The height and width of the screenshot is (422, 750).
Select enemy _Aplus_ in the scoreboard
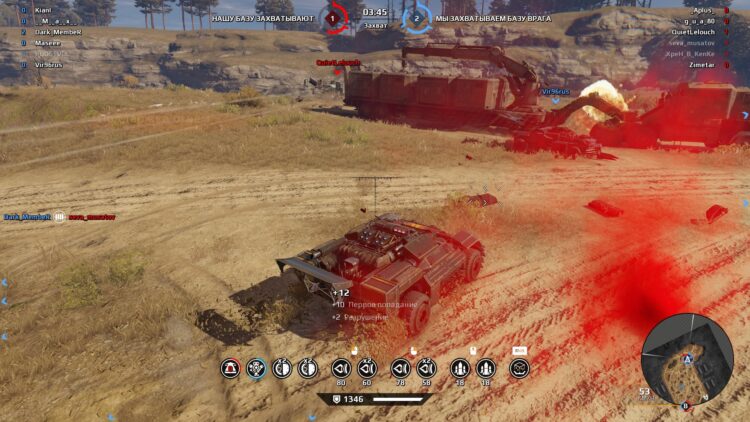(702, 10)
